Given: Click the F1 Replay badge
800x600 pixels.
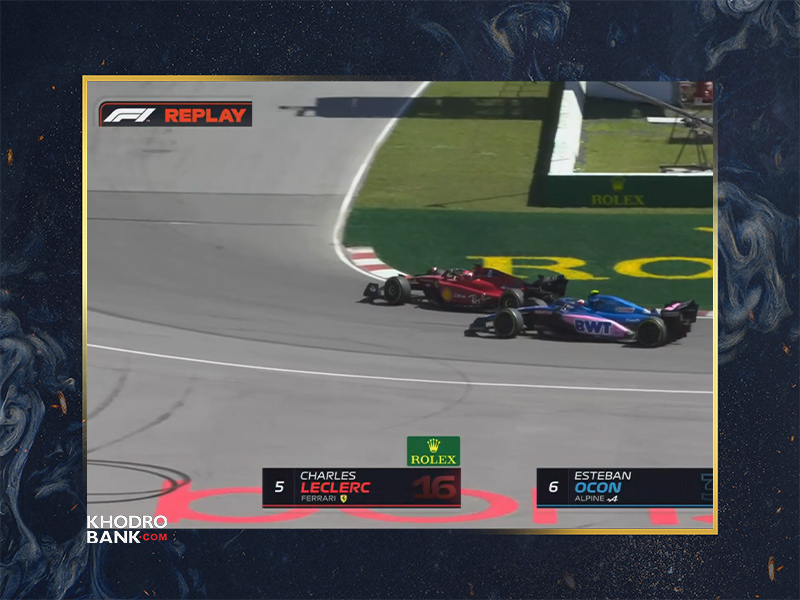Looking at the screenshot, I should click(x=175, y=114).
